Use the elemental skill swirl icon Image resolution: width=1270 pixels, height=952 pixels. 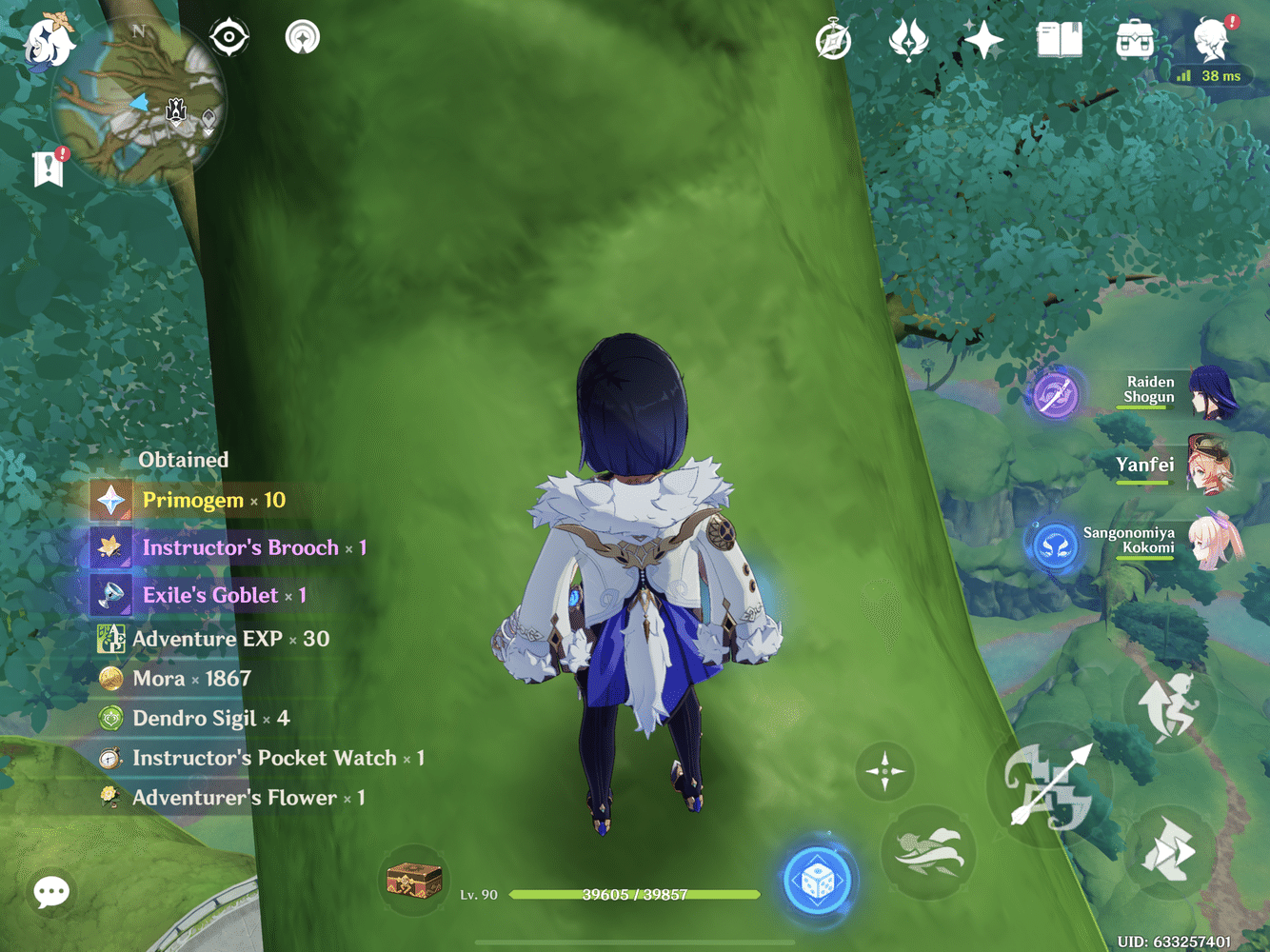930,850
